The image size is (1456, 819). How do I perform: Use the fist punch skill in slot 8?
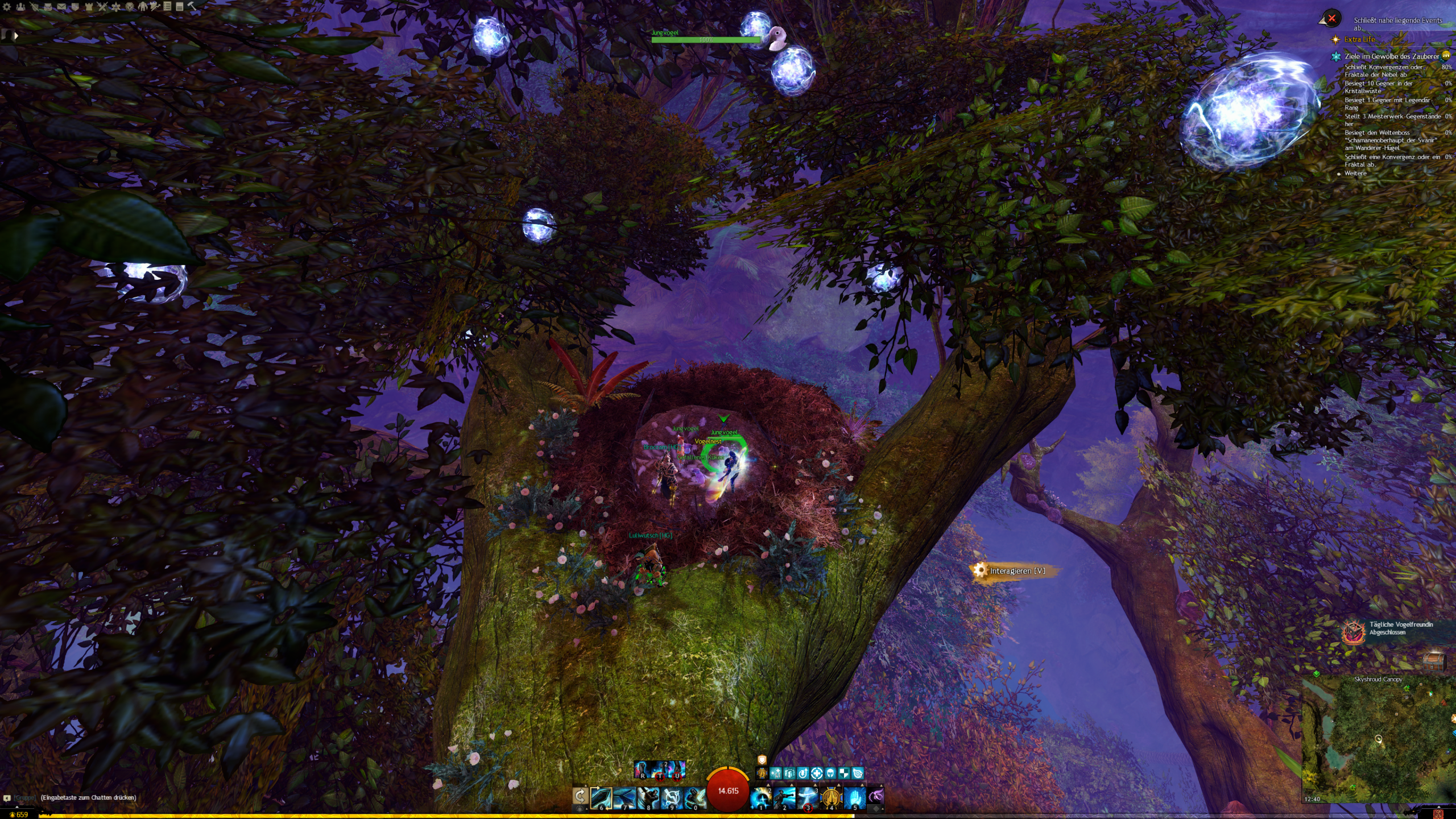pyautogui.click(x=648, y=798)
